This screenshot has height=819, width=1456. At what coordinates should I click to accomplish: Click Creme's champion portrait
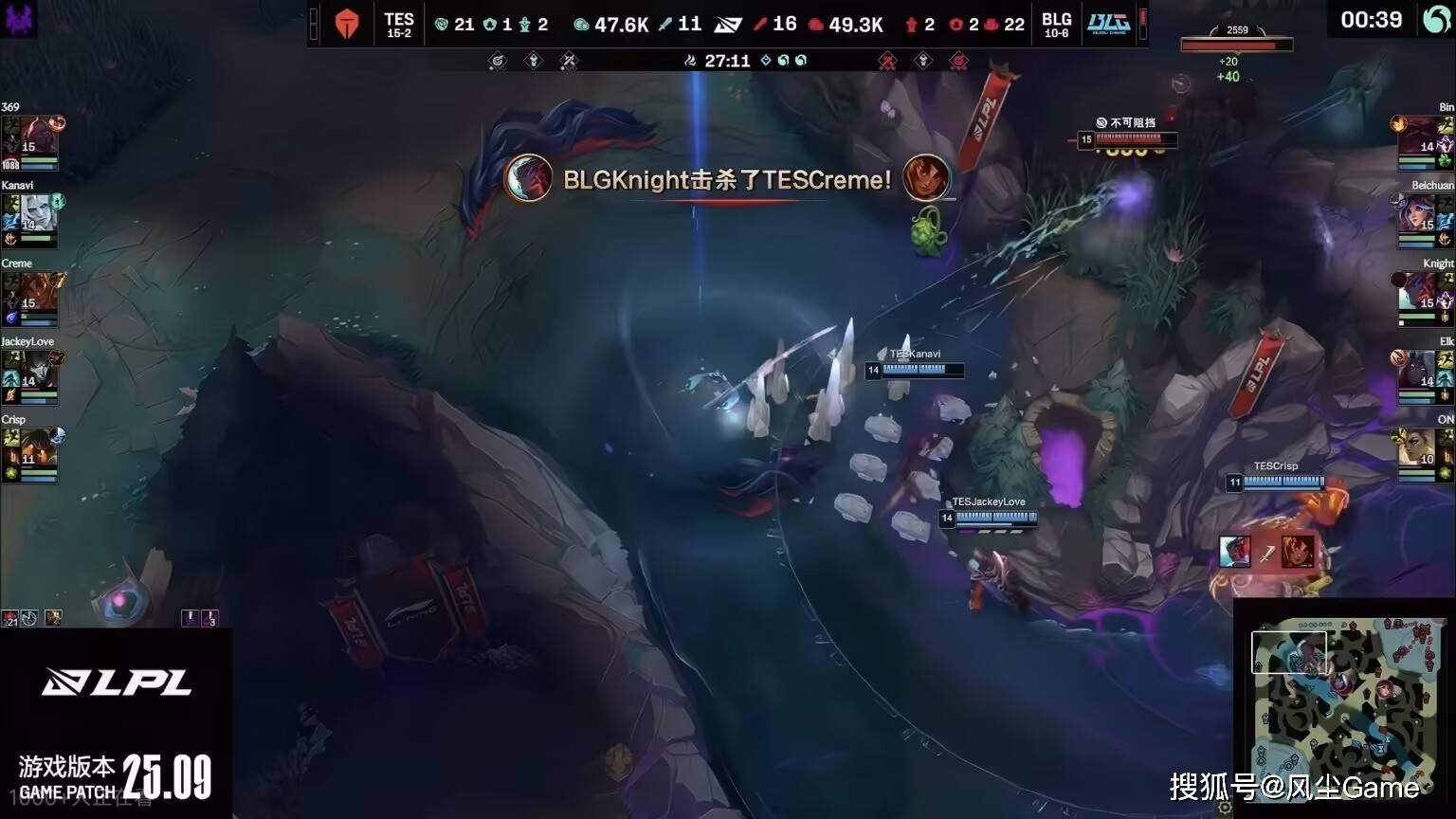38,295
